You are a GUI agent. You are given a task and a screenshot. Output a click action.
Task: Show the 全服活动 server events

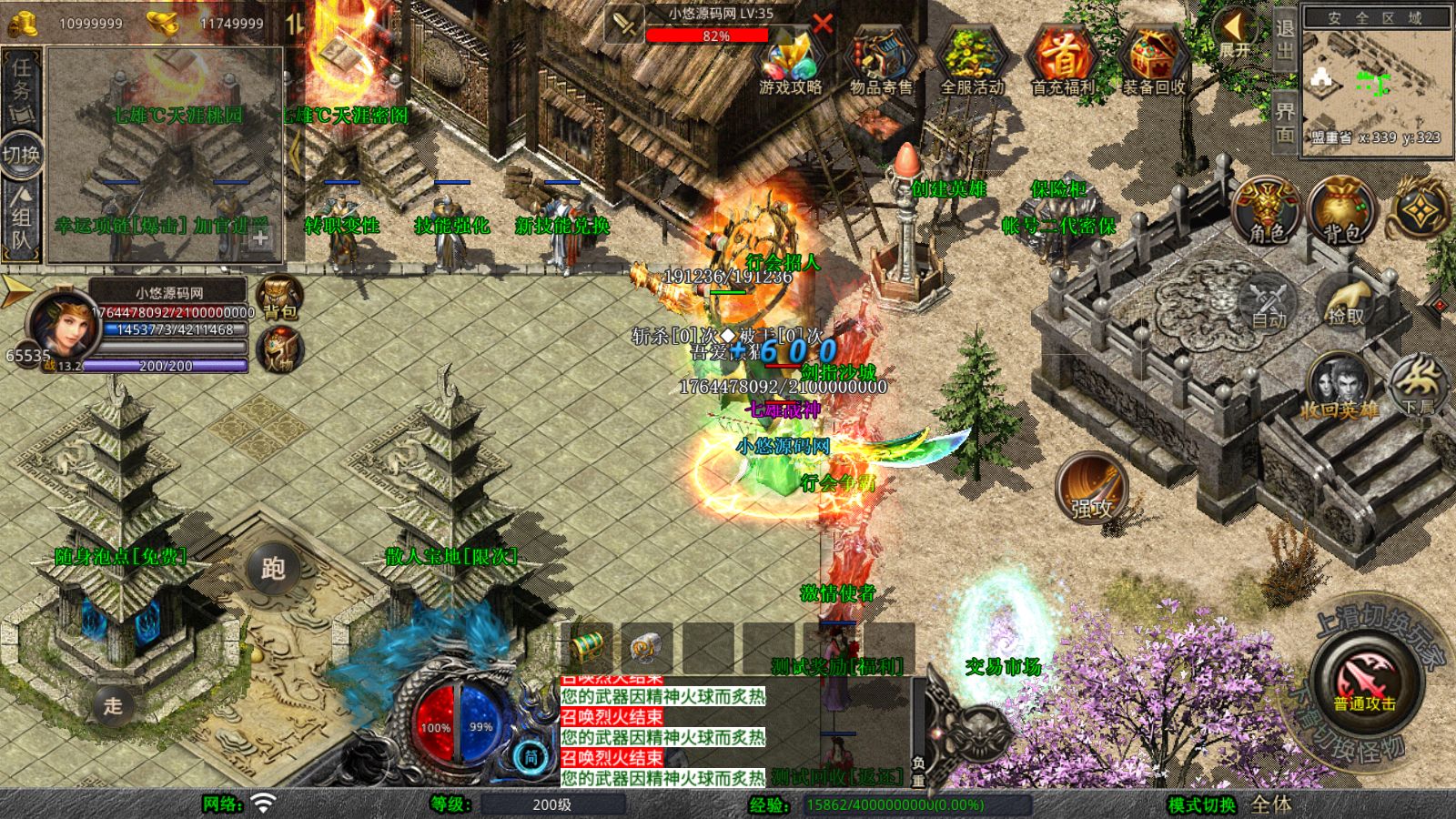[972, 62]
